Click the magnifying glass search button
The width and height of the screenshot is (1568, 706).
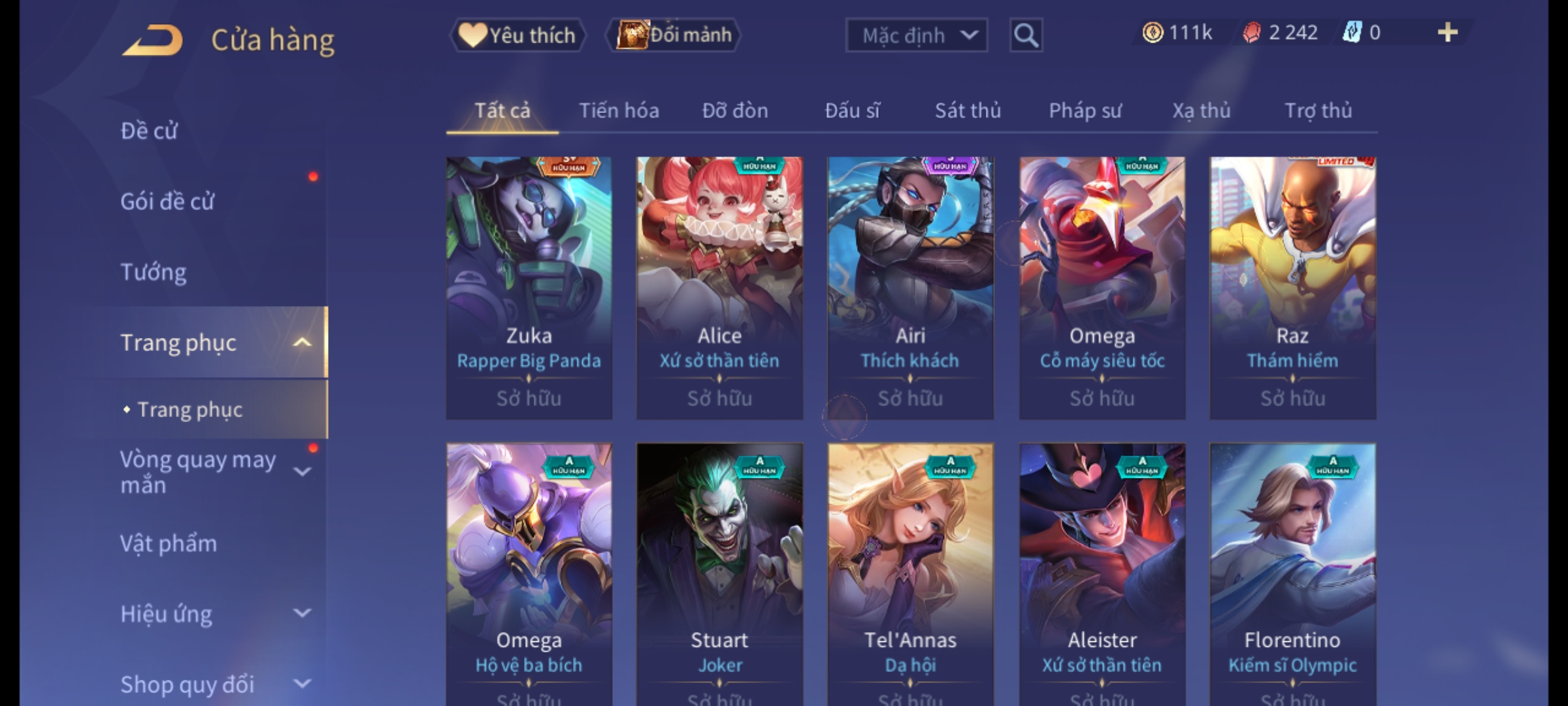point(1026,35)
